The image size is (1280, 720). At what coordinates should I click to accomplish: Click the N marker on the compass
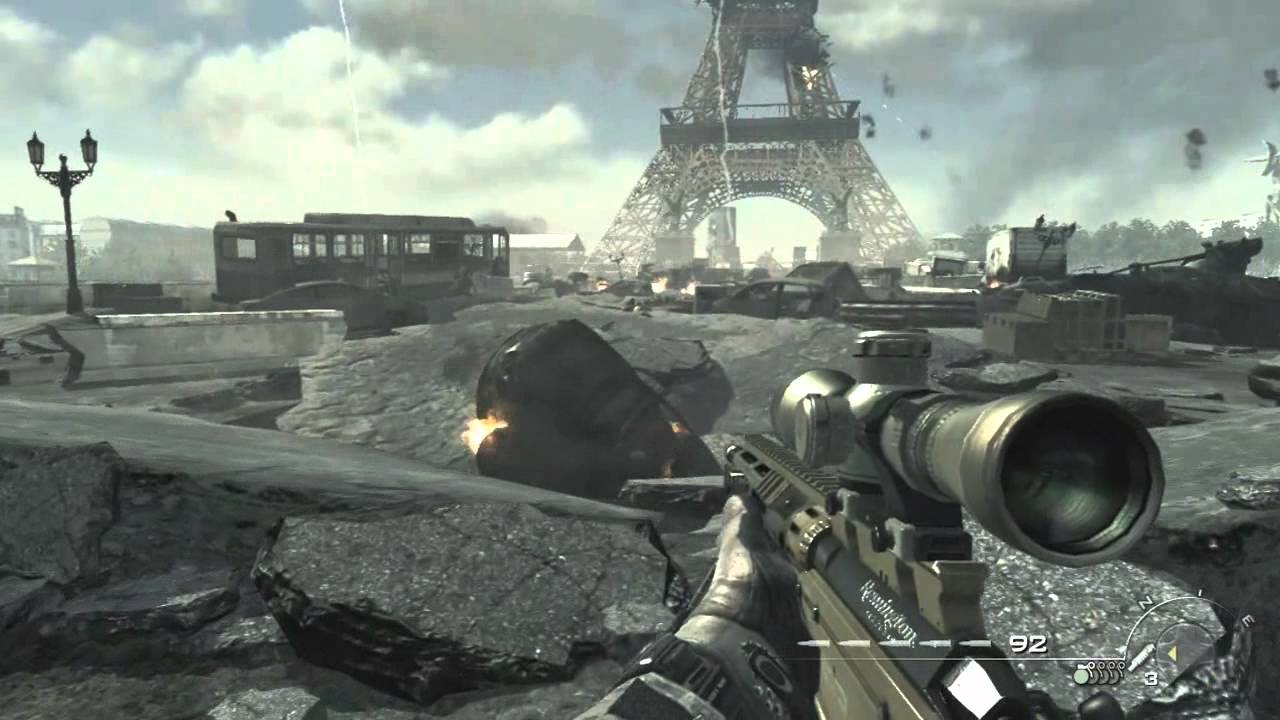1143,602
